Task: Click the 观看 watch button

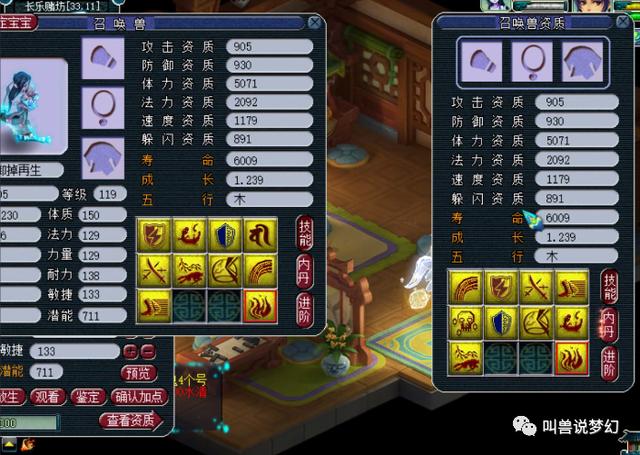Action: pos(45,396)
